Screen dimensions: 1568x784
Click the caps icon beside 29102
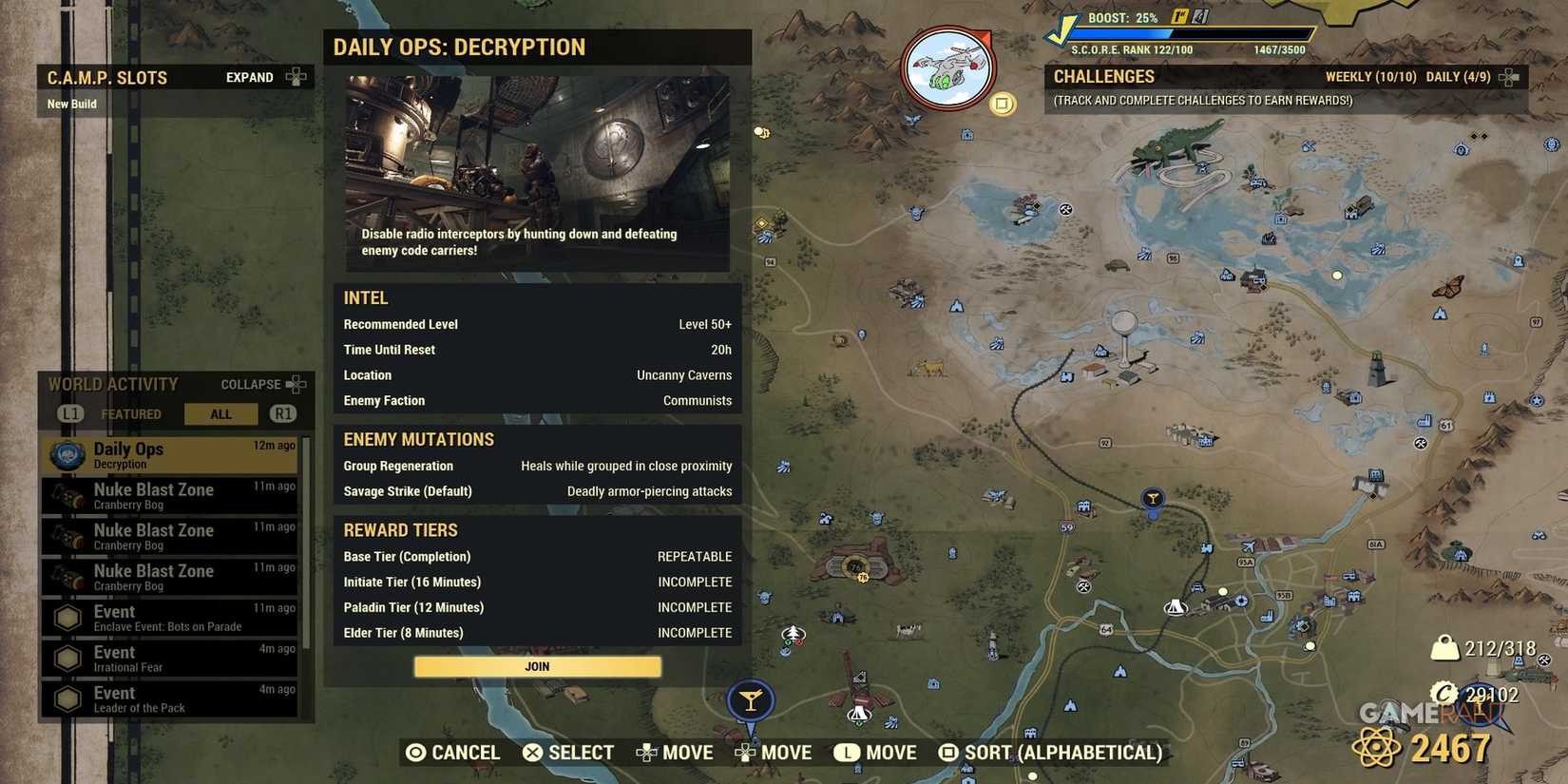click(x=1444, y=695)
